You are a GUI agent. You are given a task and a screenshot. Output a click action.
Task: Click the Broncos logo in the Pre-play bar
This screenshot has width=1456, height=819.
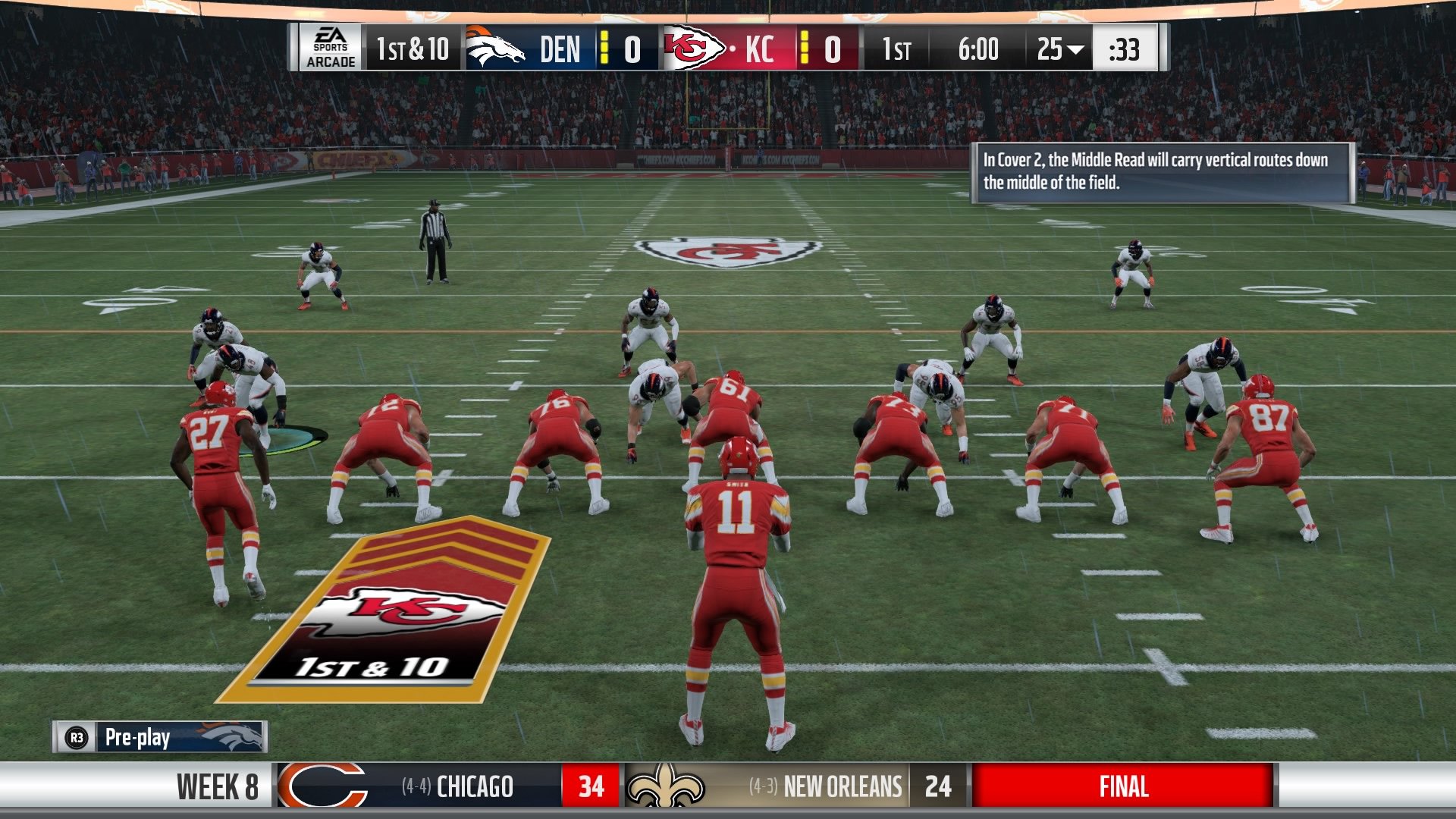235,737
